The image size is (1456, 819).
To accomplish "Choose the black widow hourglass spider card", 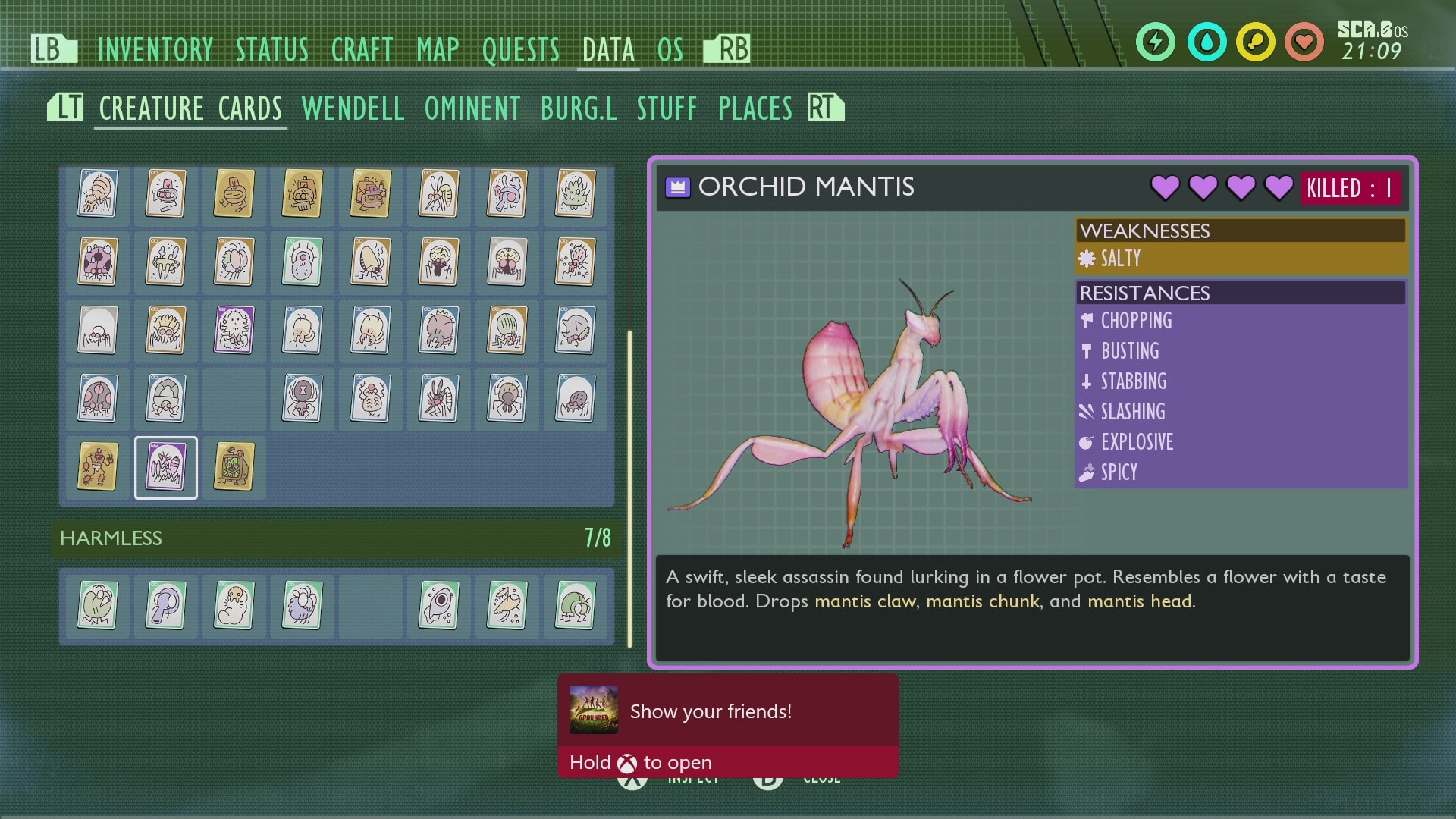I will tap(302, 398).
